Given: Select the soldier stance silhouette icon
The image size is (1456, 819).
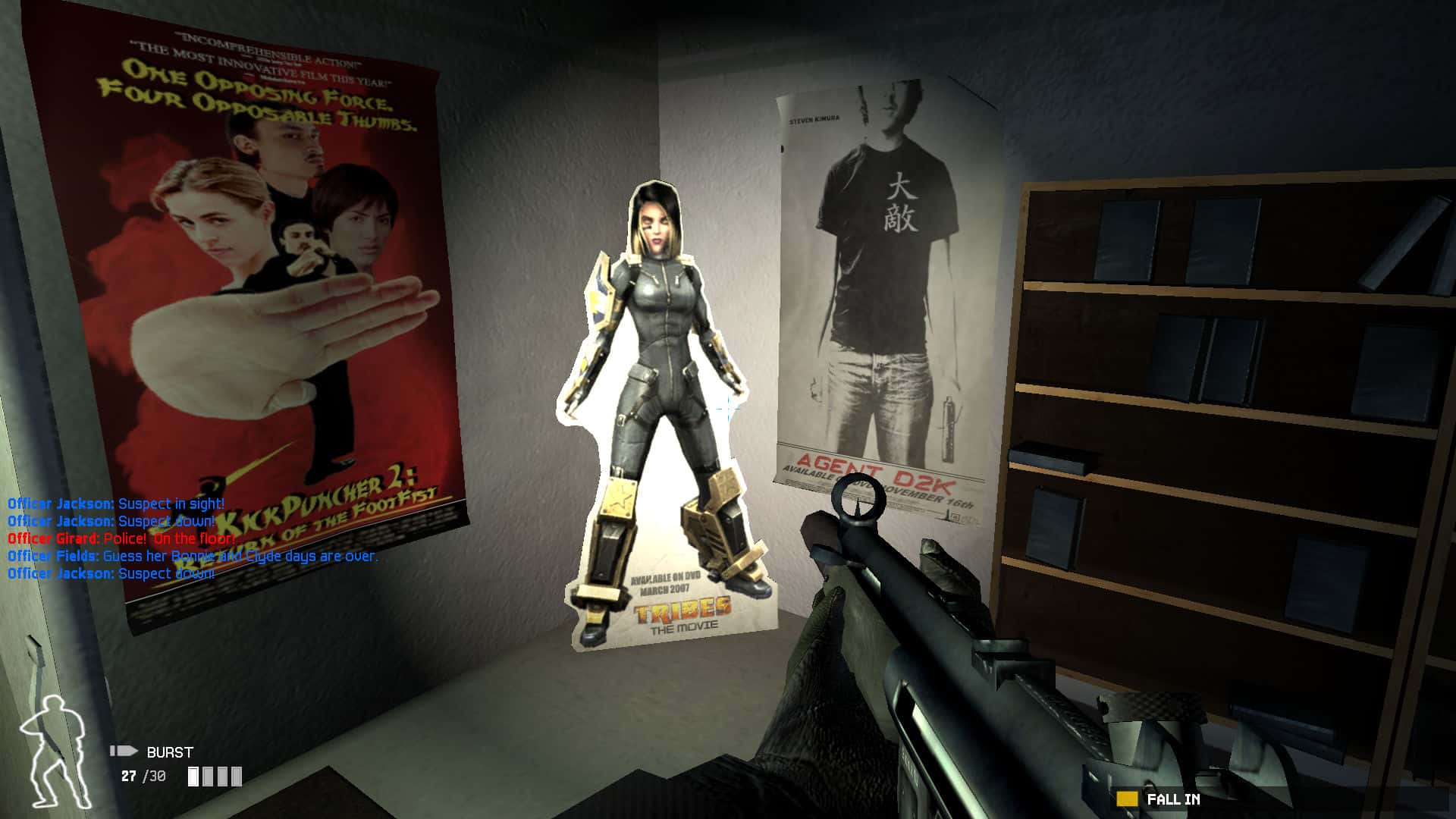Looking at the screenshot, I should (57, 747).
